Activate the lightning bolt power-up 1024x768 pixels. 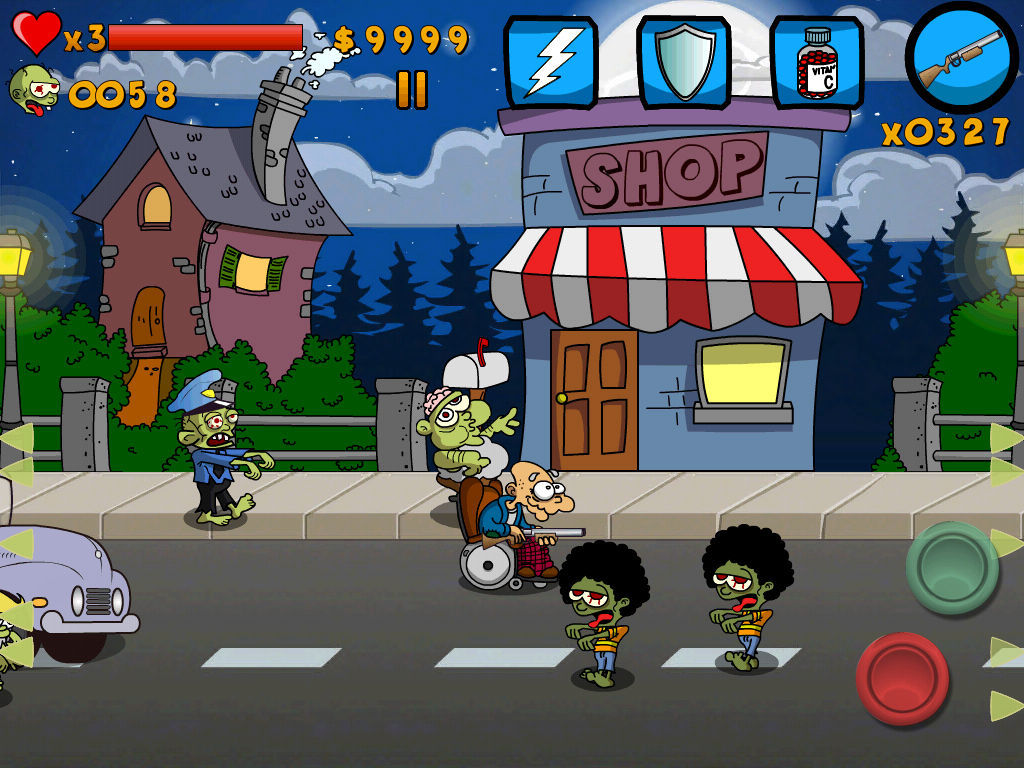[550, 62]
